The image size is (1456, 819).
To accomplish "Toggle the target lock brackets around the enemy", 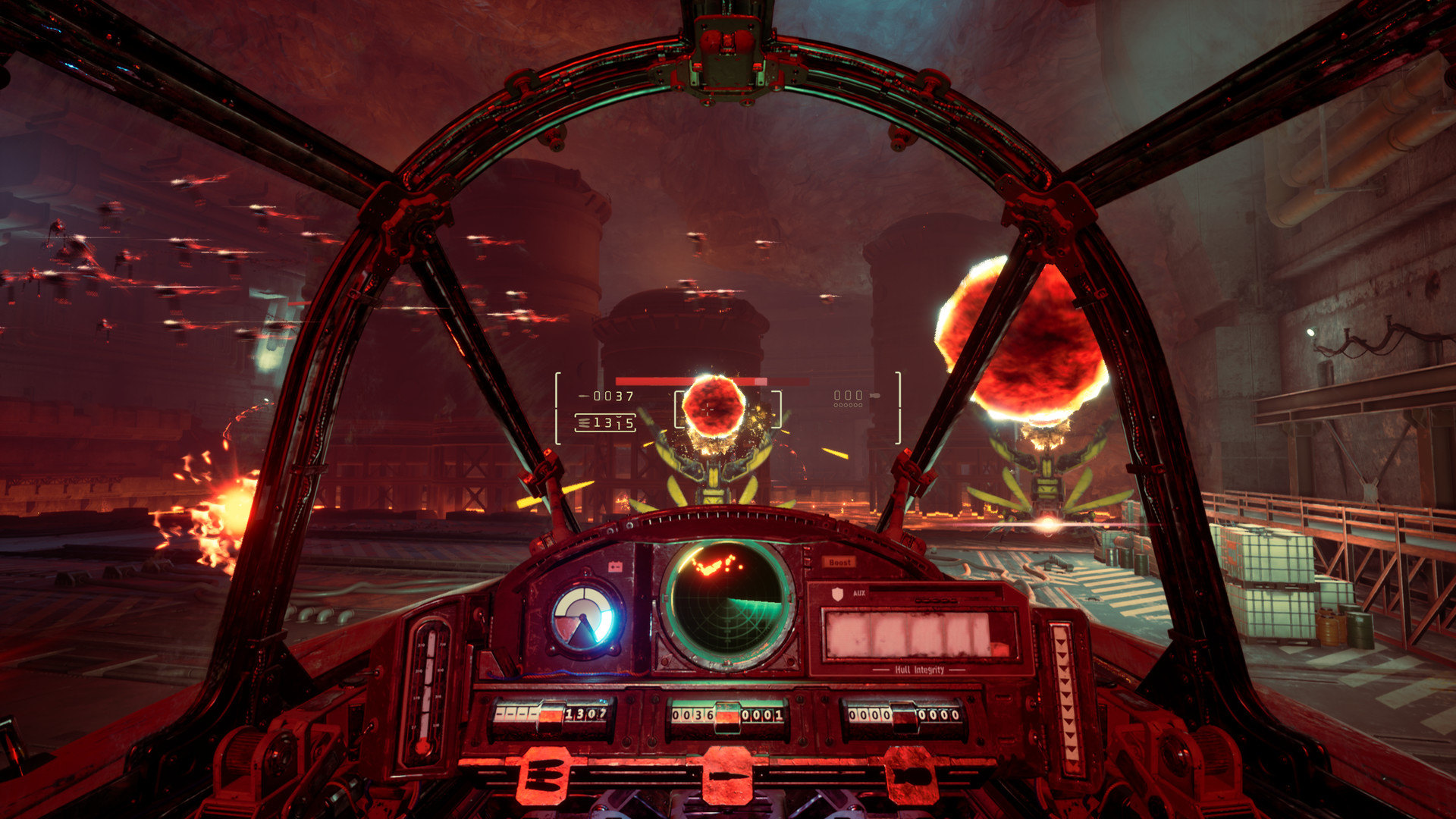I will point(677,409).
